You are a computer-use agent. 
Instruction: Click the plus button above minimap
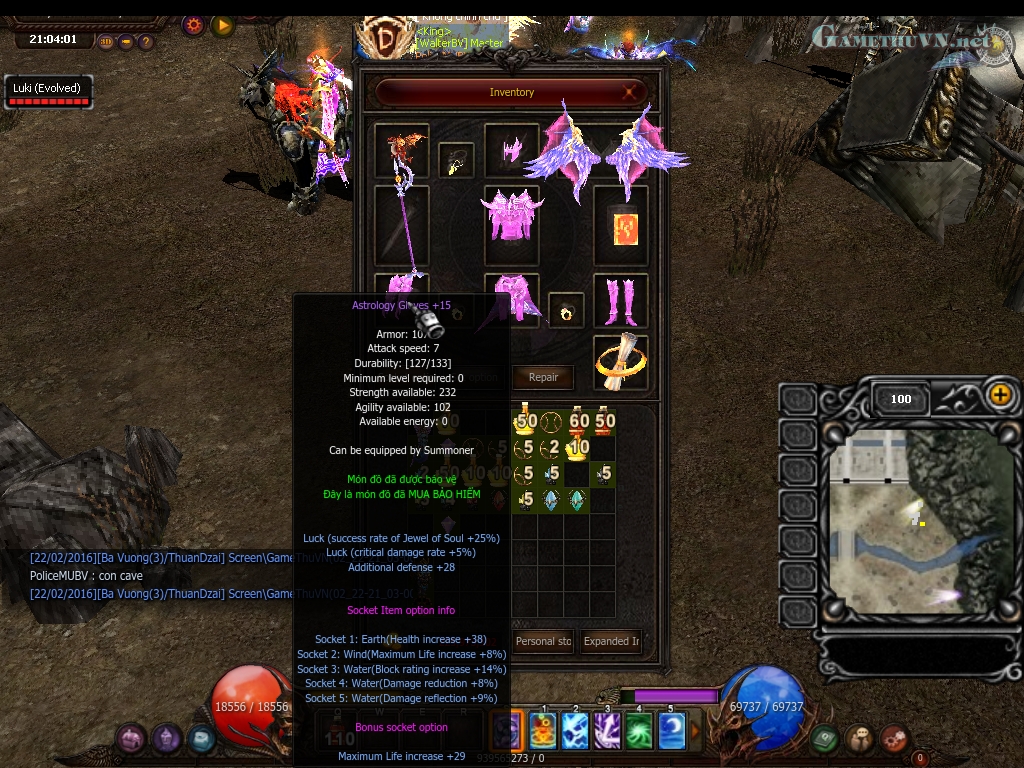point(1000,394)
